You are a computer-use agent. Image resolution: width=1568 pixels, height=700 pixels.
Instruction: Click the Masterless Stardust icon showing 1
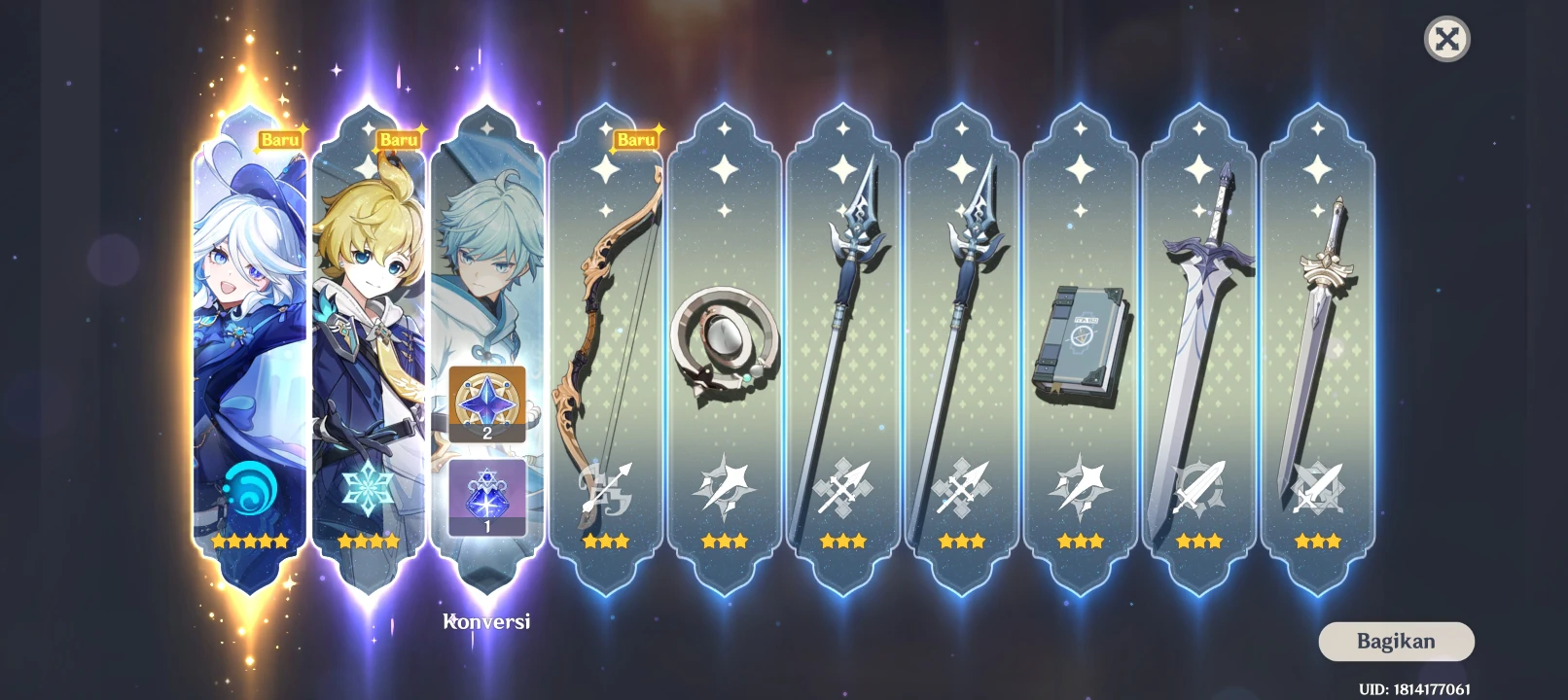(x=484, y=498)
